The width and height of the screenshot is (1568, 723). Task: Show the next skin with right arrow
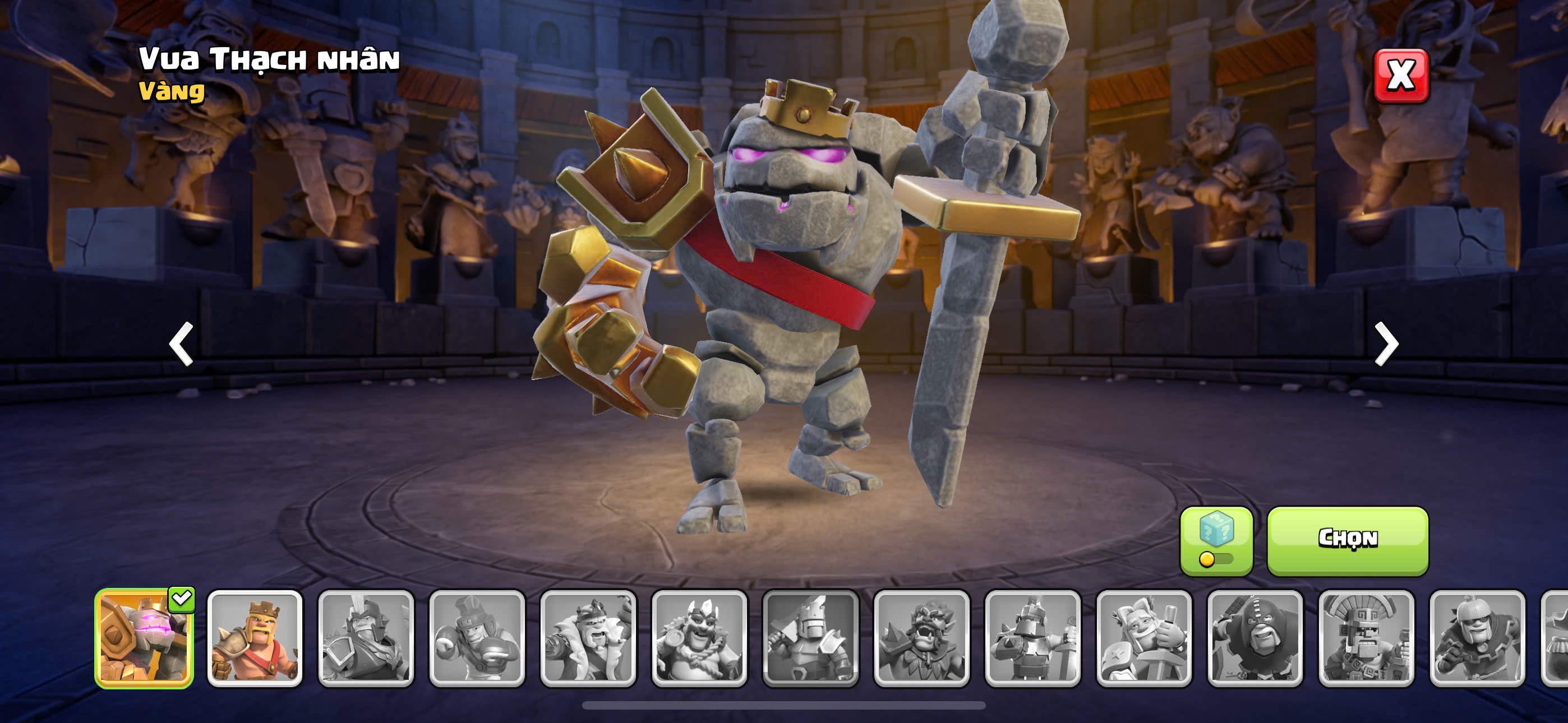pos(1387,344)
